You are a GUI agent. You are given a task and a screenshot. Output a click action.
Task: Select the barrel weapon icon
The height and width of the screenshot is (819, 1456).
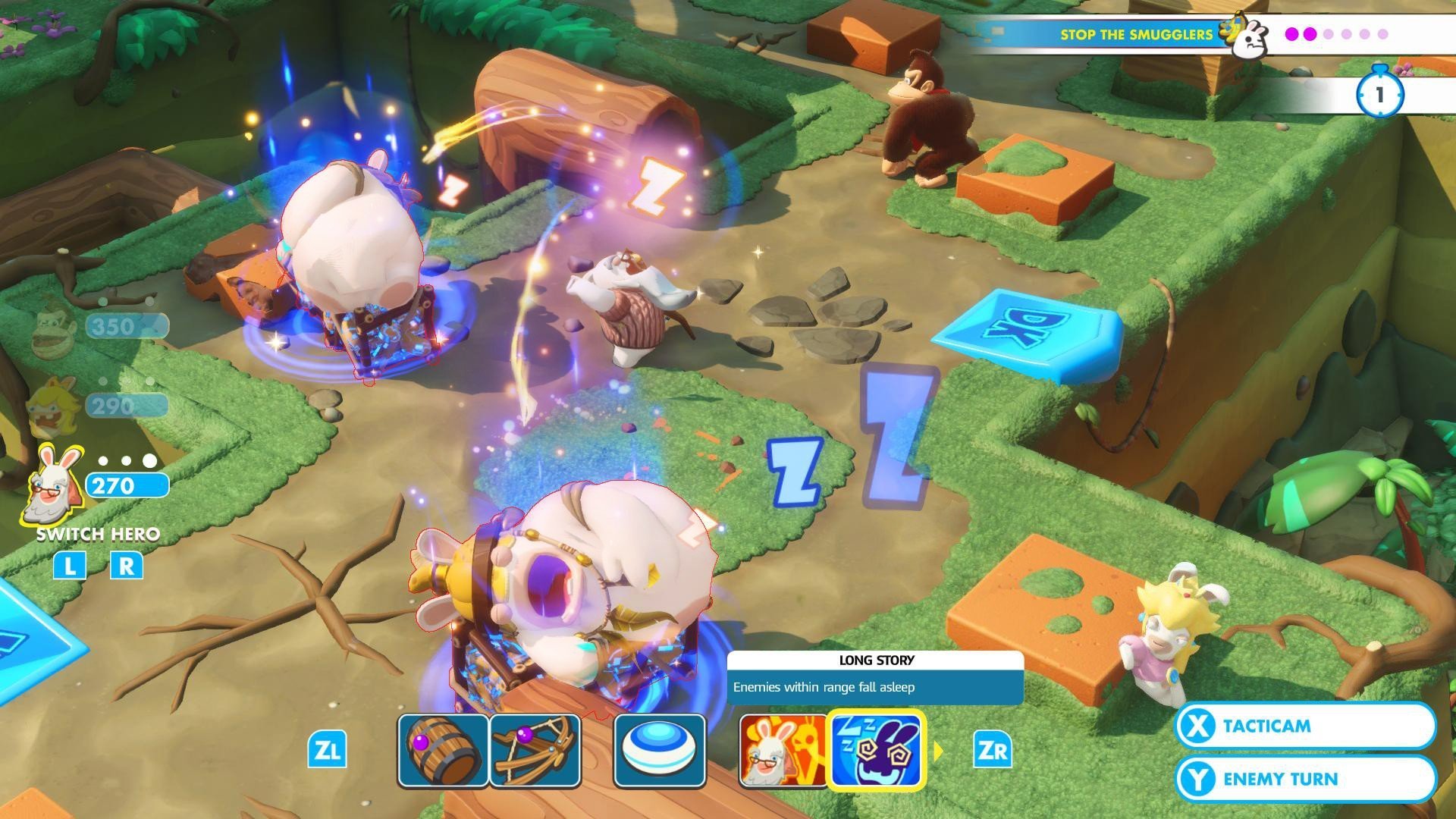[443, 751]
